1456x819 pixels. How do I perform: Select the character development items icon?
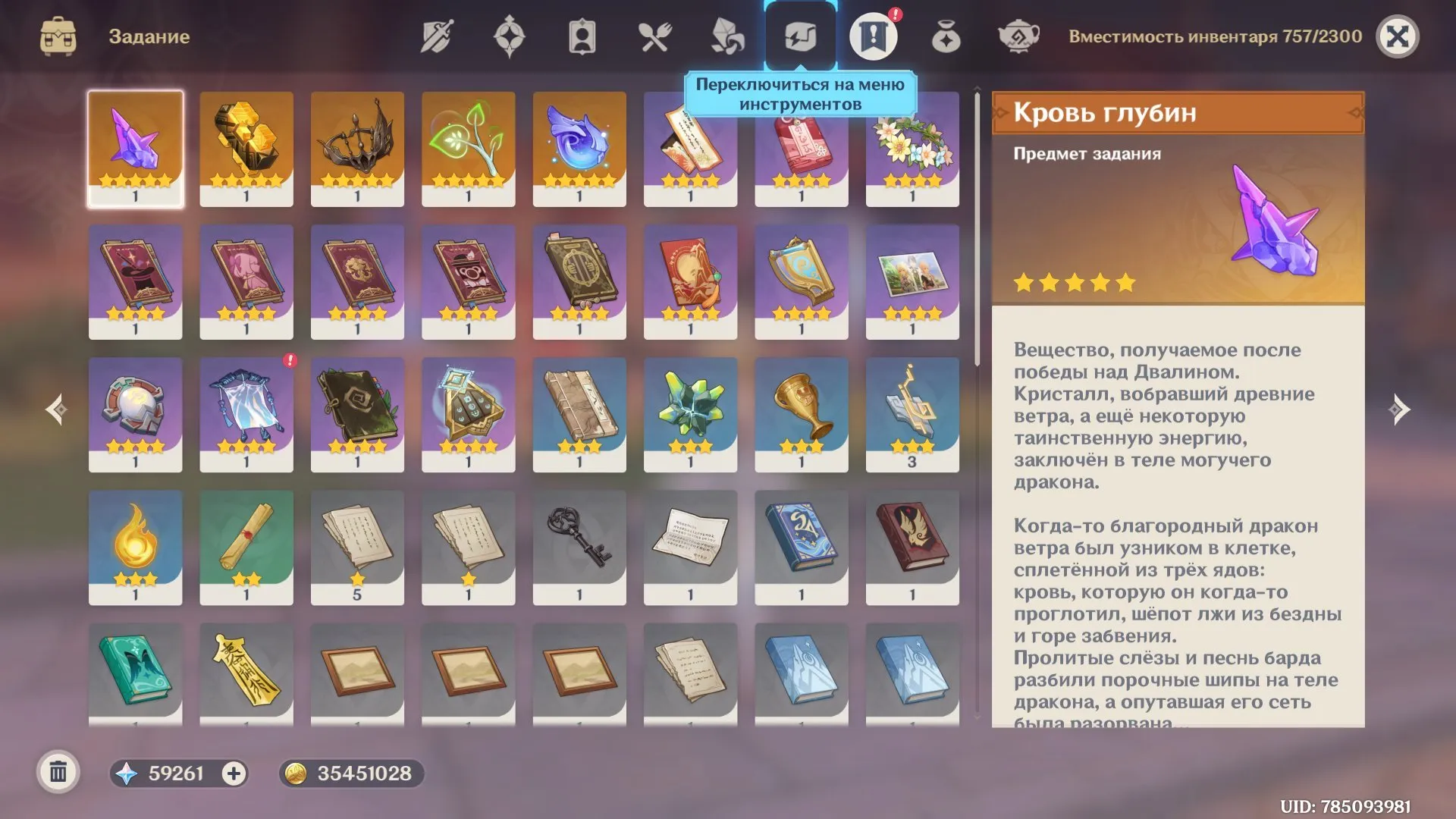point(582,34)
